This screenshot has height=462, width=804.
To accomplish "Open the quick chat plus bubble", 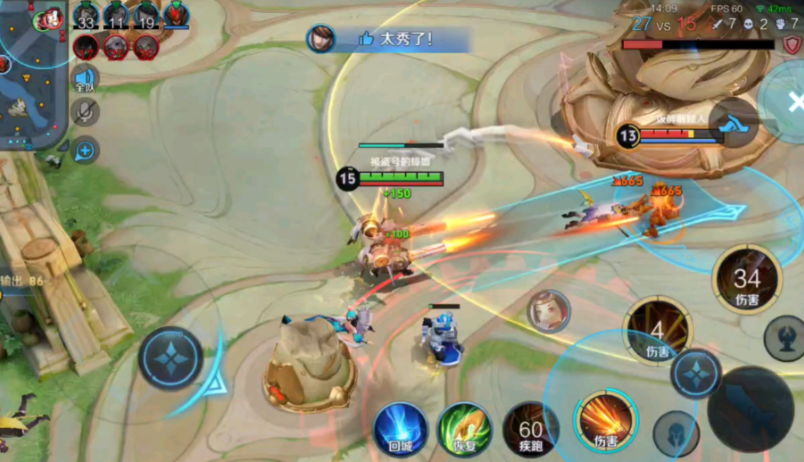I will click(x=86, y=151).
